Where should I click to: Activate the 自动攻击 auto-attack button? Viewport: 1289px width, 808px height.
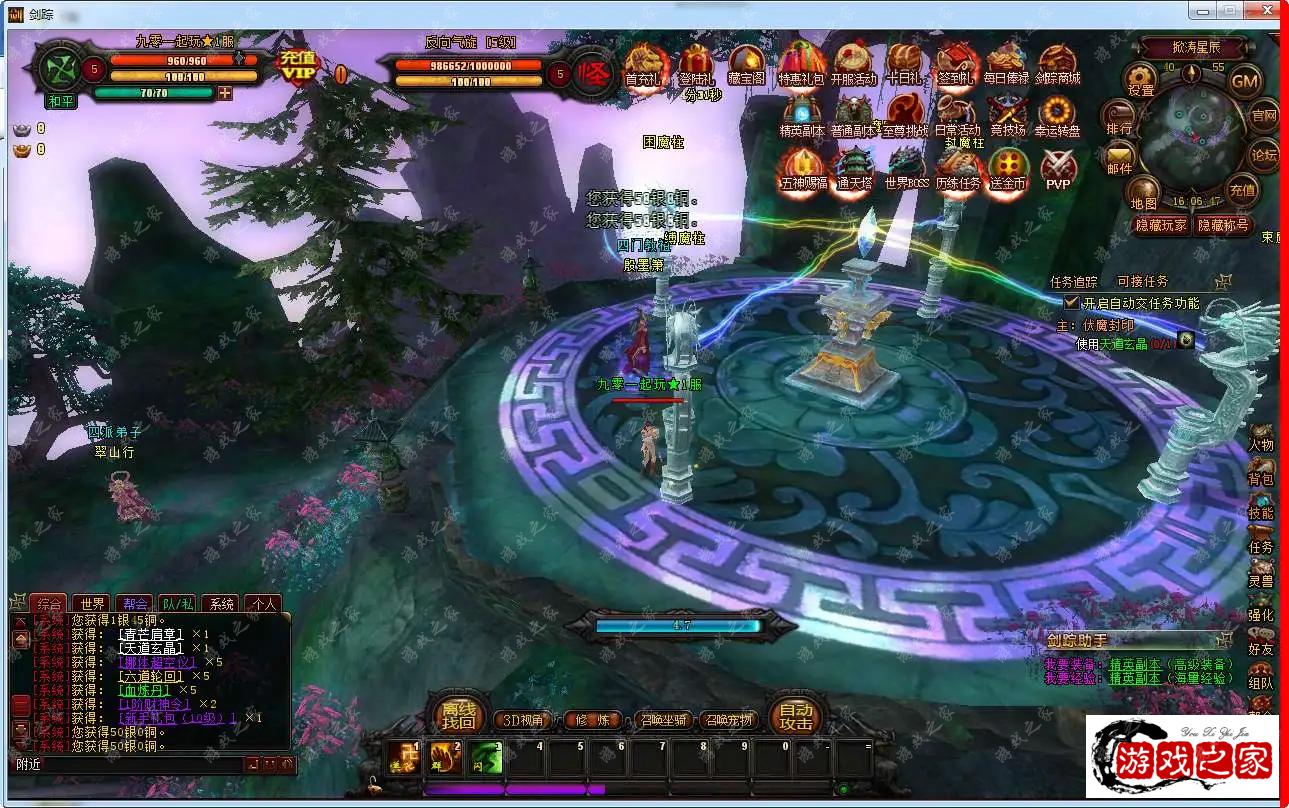(x=796, y=716)
